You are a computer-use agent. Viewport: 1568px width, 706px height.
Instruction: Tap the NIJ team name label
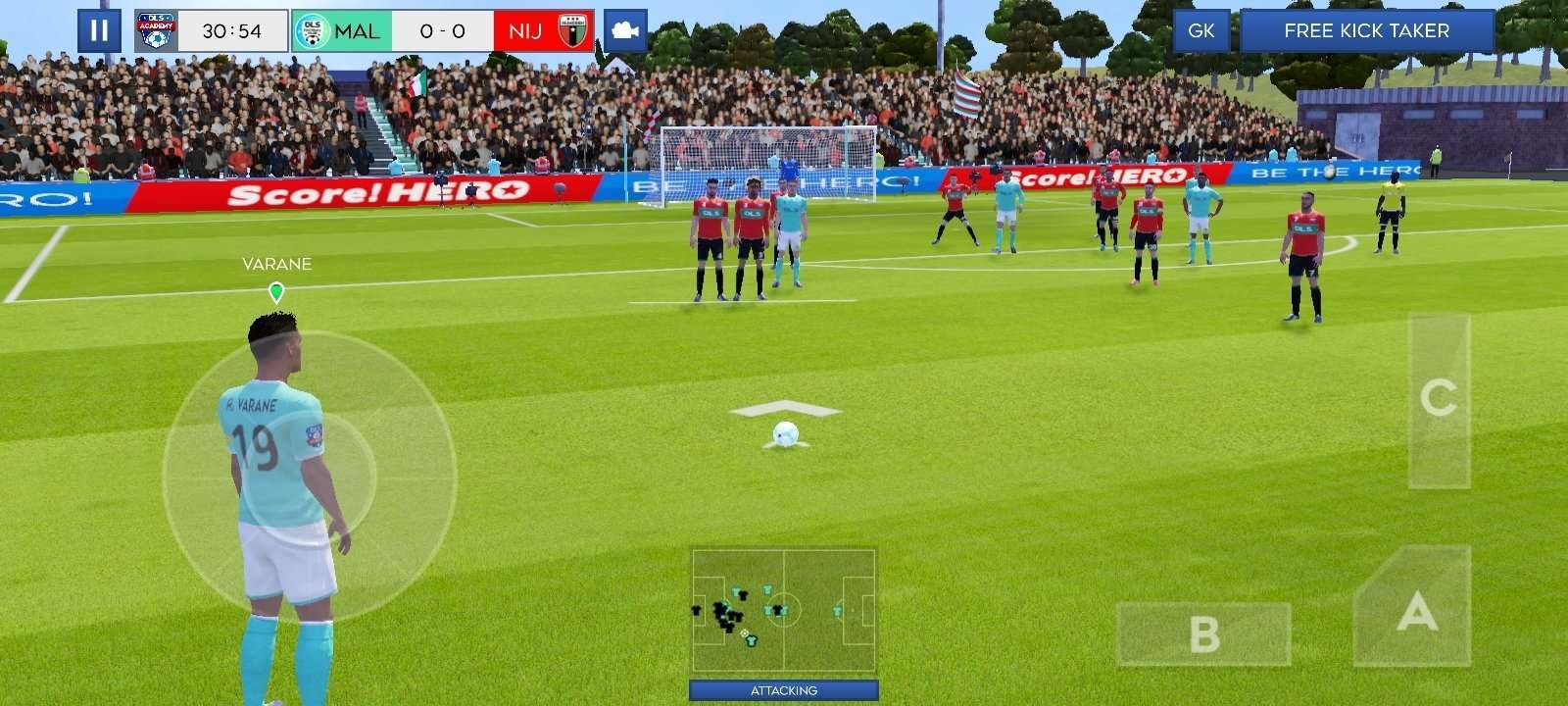coord(525,30)
